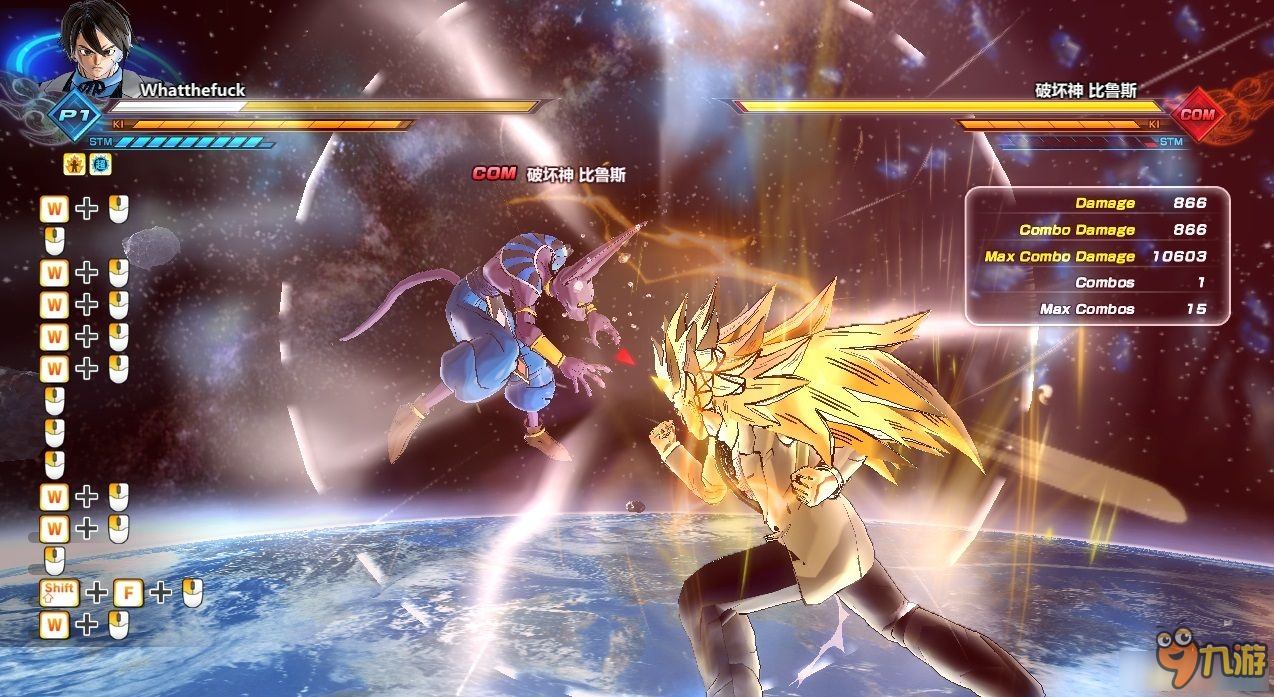Open the training damage stats panel
Viewport: 1274px width, 697px height.
click(x=1097, y=256)
